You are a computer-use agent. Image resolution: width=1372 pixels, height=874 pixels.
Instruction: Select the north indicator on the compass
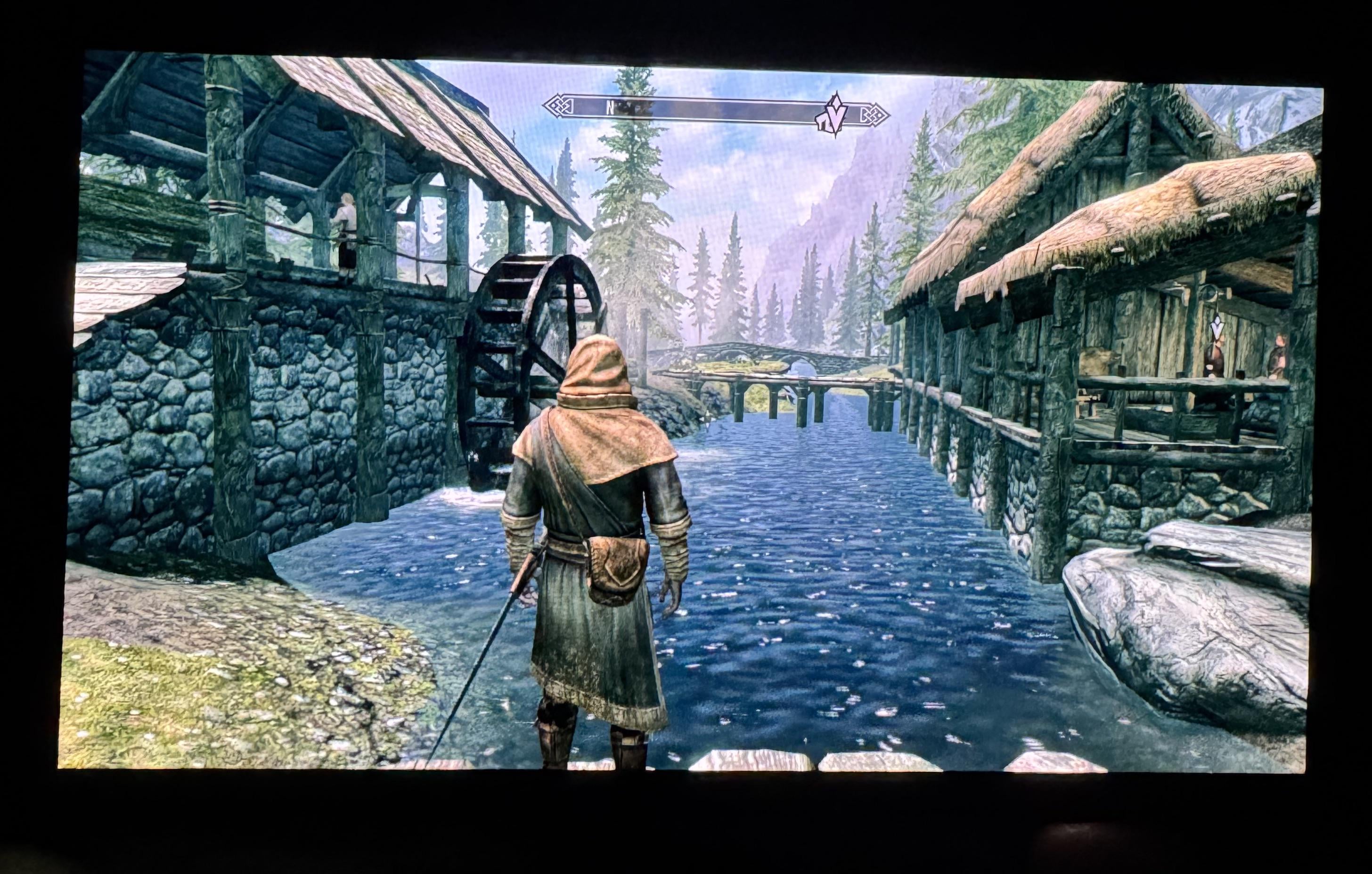pos(610,106)
